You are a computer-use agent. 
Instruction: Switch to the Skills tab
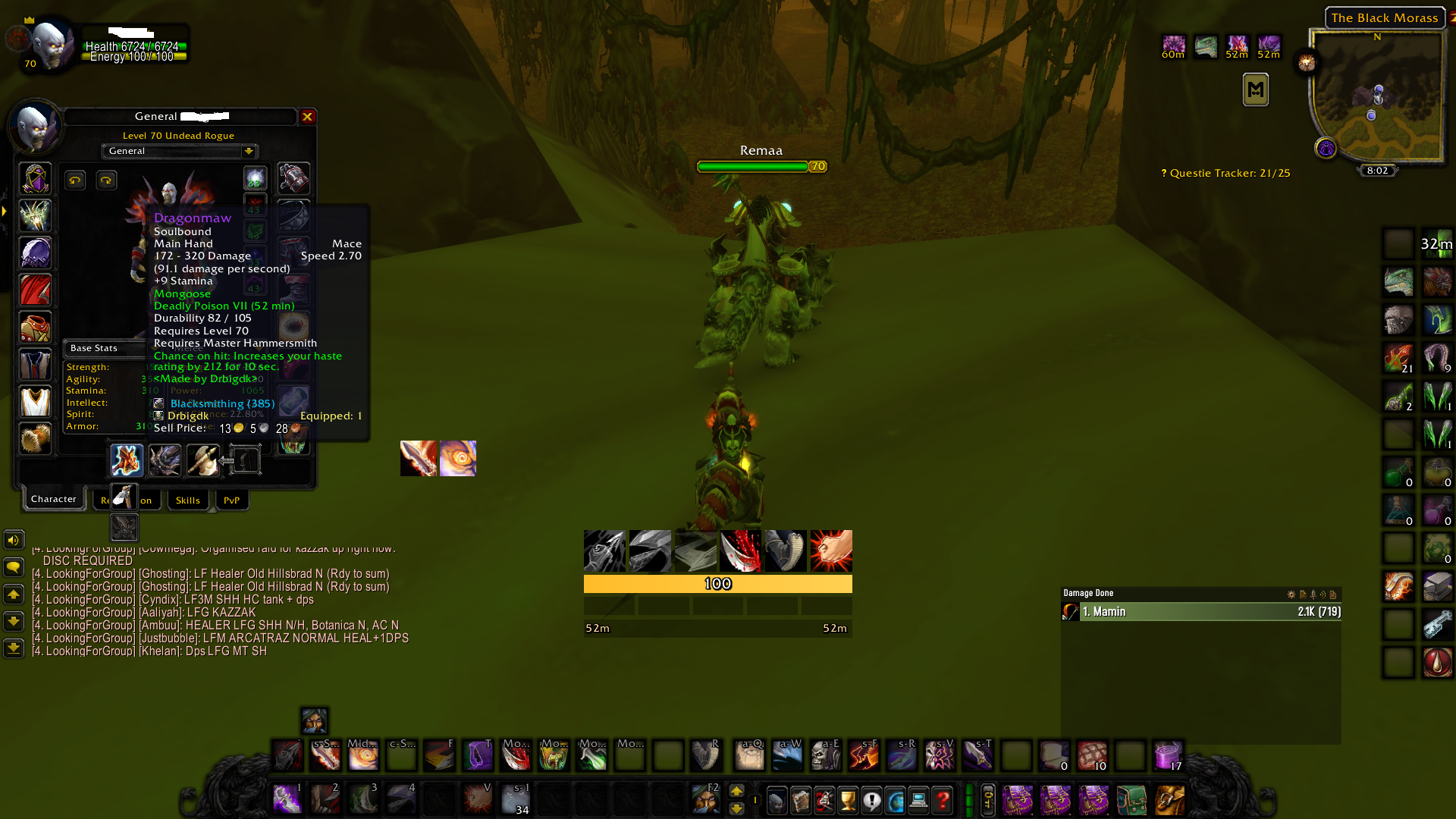pyautogui.click(x=188, y=500)
